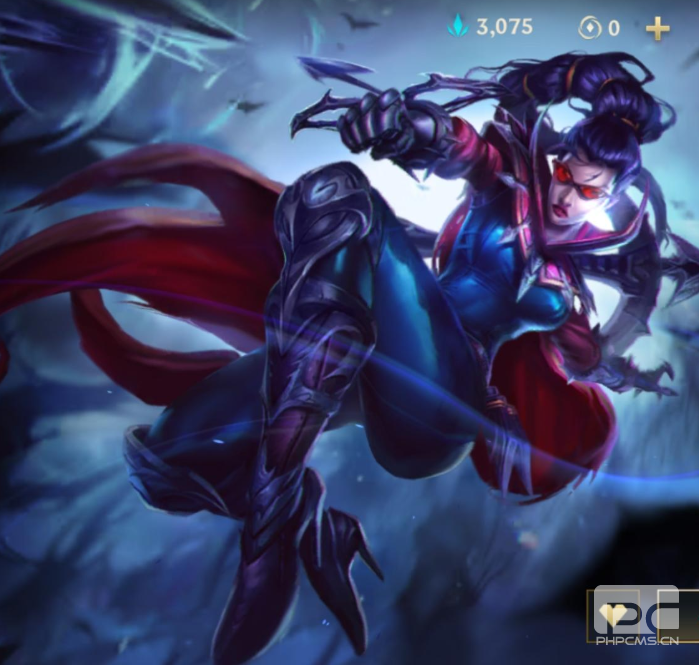The width and height of the screenshot is (699, 665).
Task: Open the Wild Cores currency icon
Action: 587,28
